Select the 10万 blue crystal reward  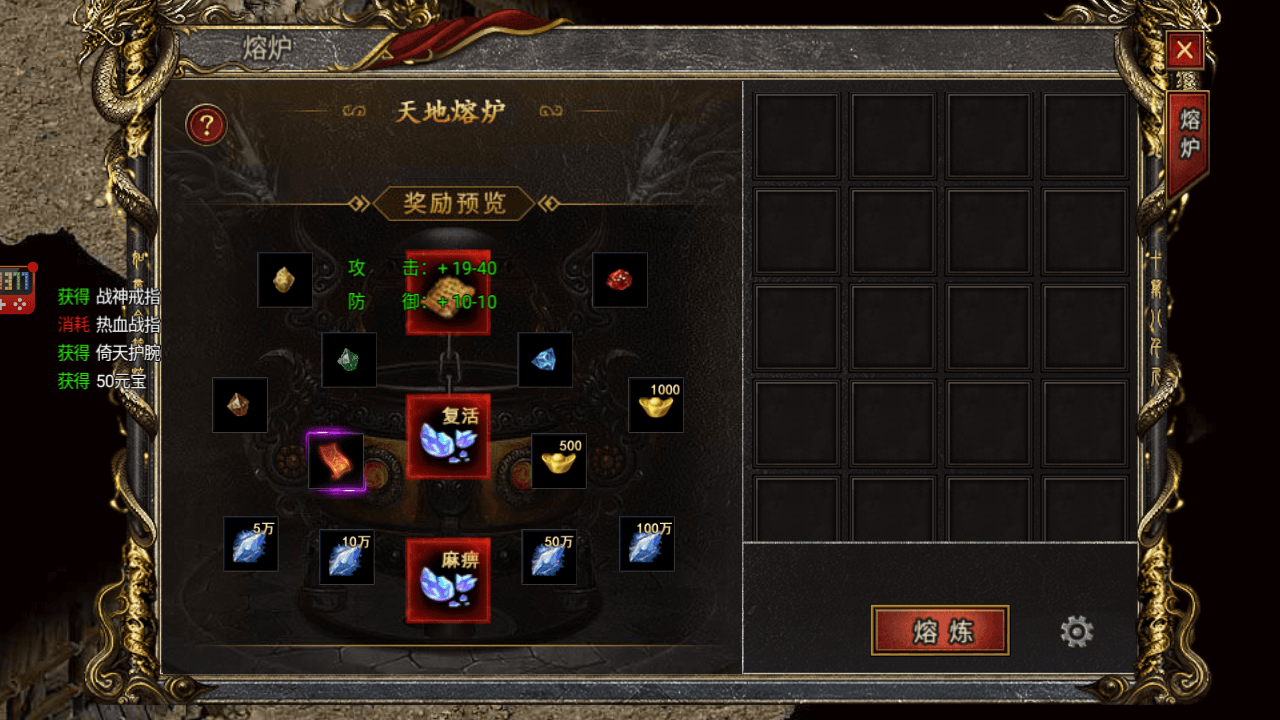pos(347,557)
